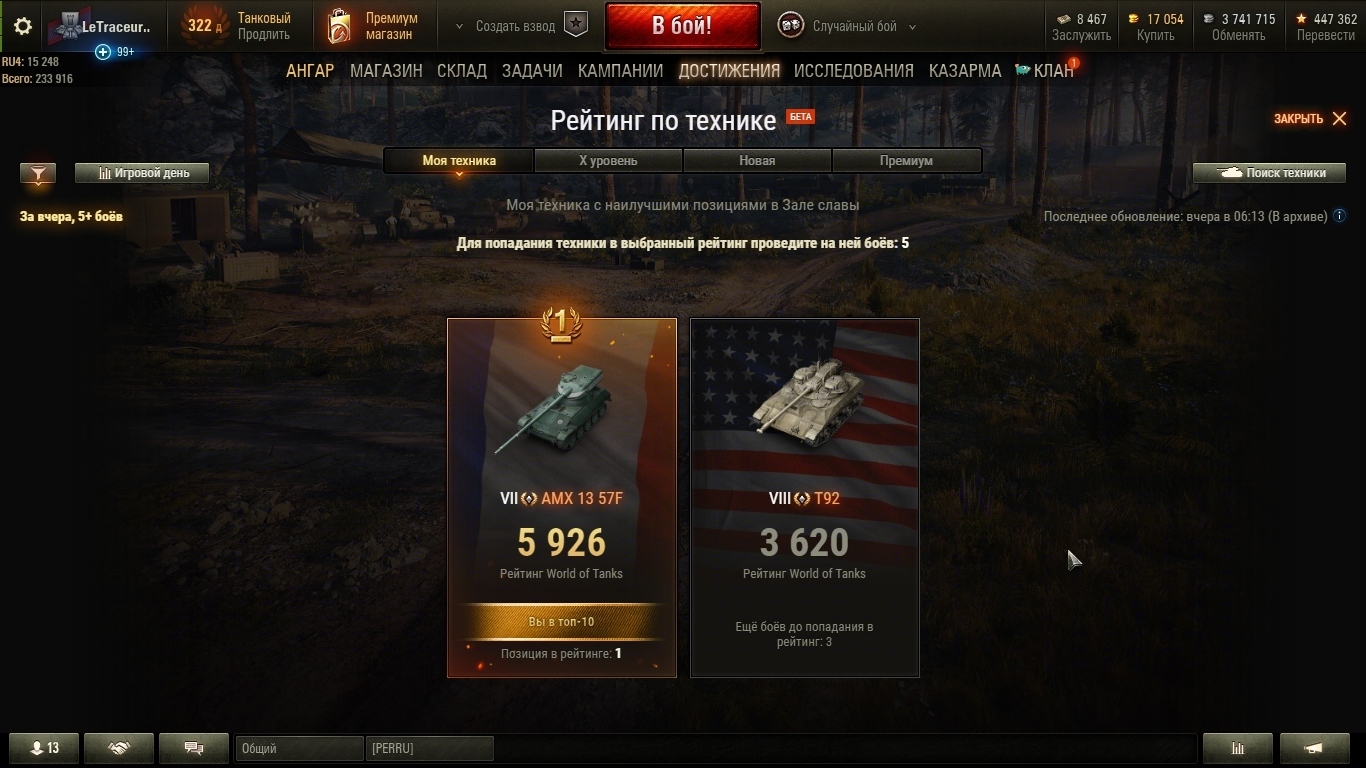Switch to the X уровень tab
Image resolution: width=1366 pixels, height=768 pixels.
(608, 160)
